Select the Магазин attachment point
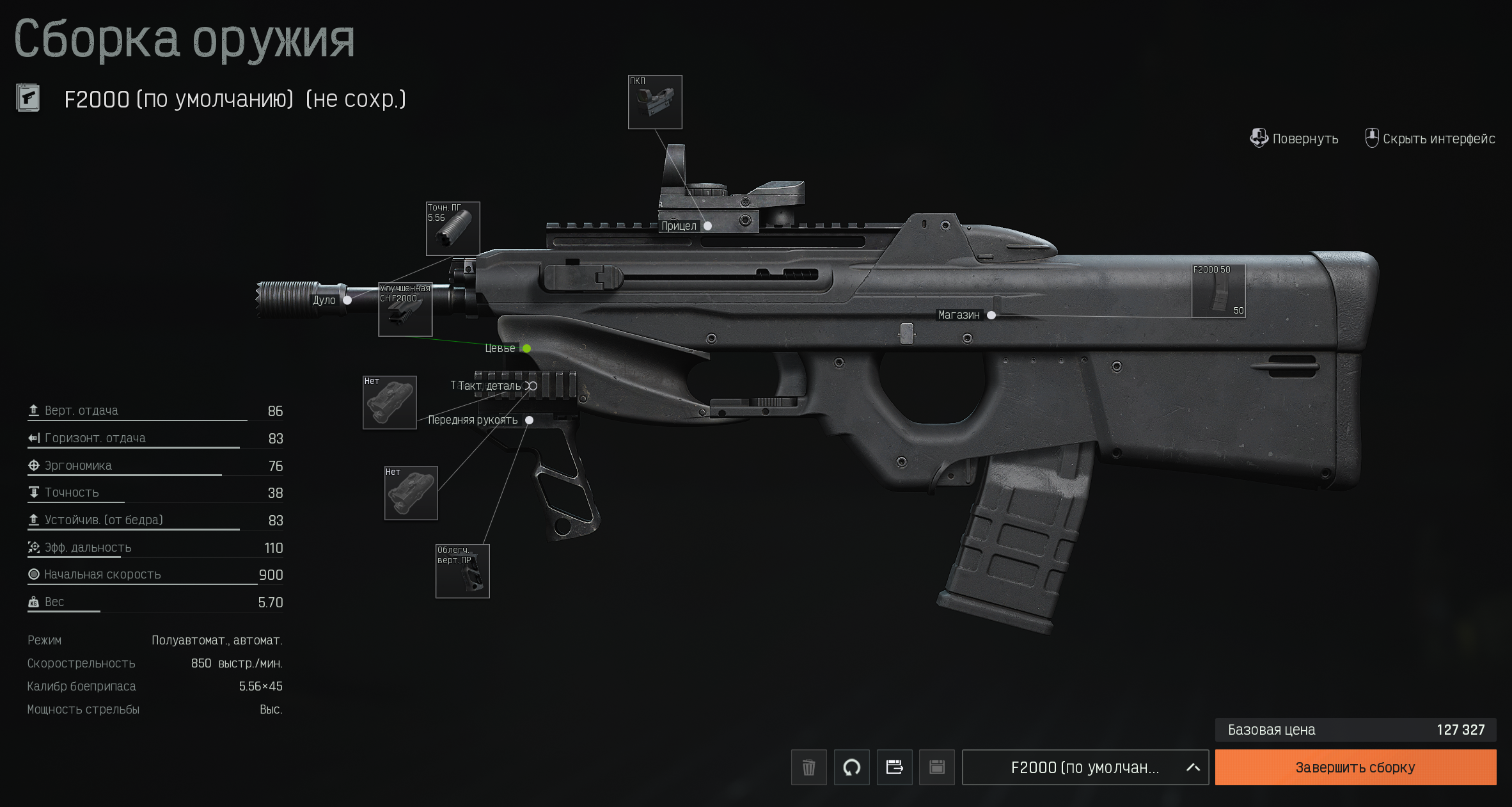This screenshot has height=807, width=1512. (991, 315)
